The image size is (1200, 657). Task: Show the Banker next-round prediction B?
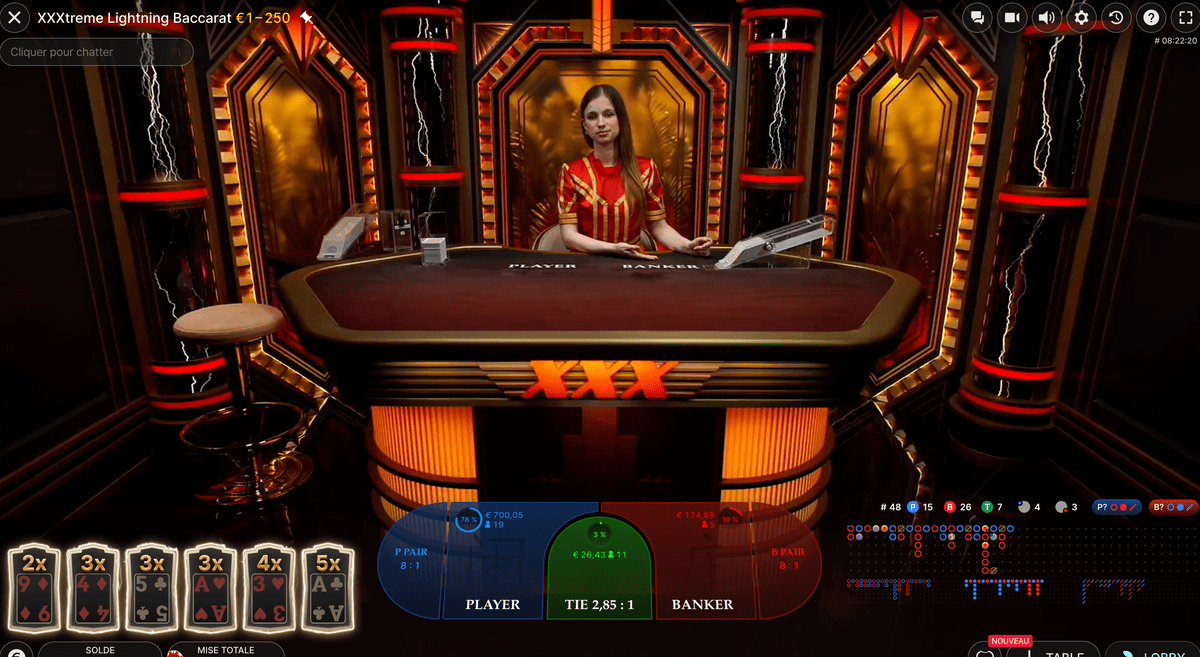pyautogui.click(x=1172, y=507)
